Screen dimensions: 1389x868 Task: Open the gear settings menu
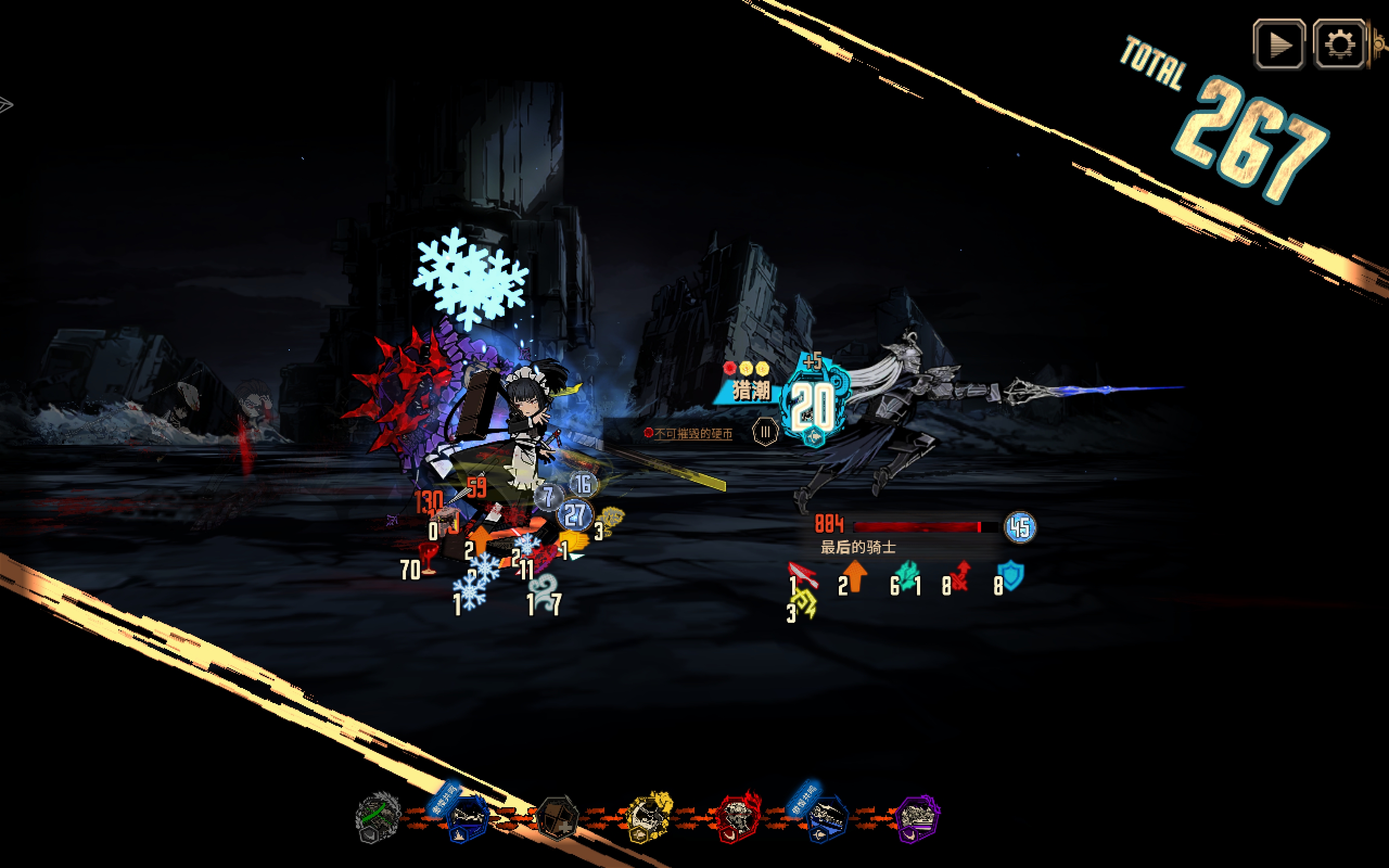tap(1339, 44)
